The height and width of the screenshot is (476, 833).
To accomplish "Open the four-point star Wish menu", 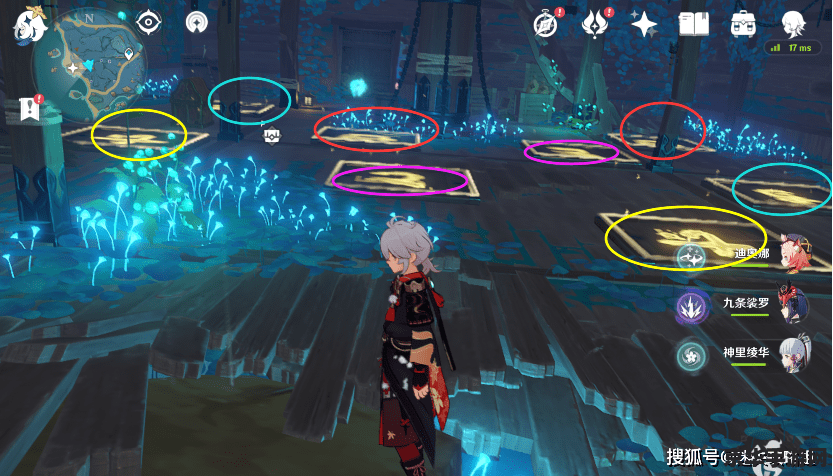I will coord(644,23).
